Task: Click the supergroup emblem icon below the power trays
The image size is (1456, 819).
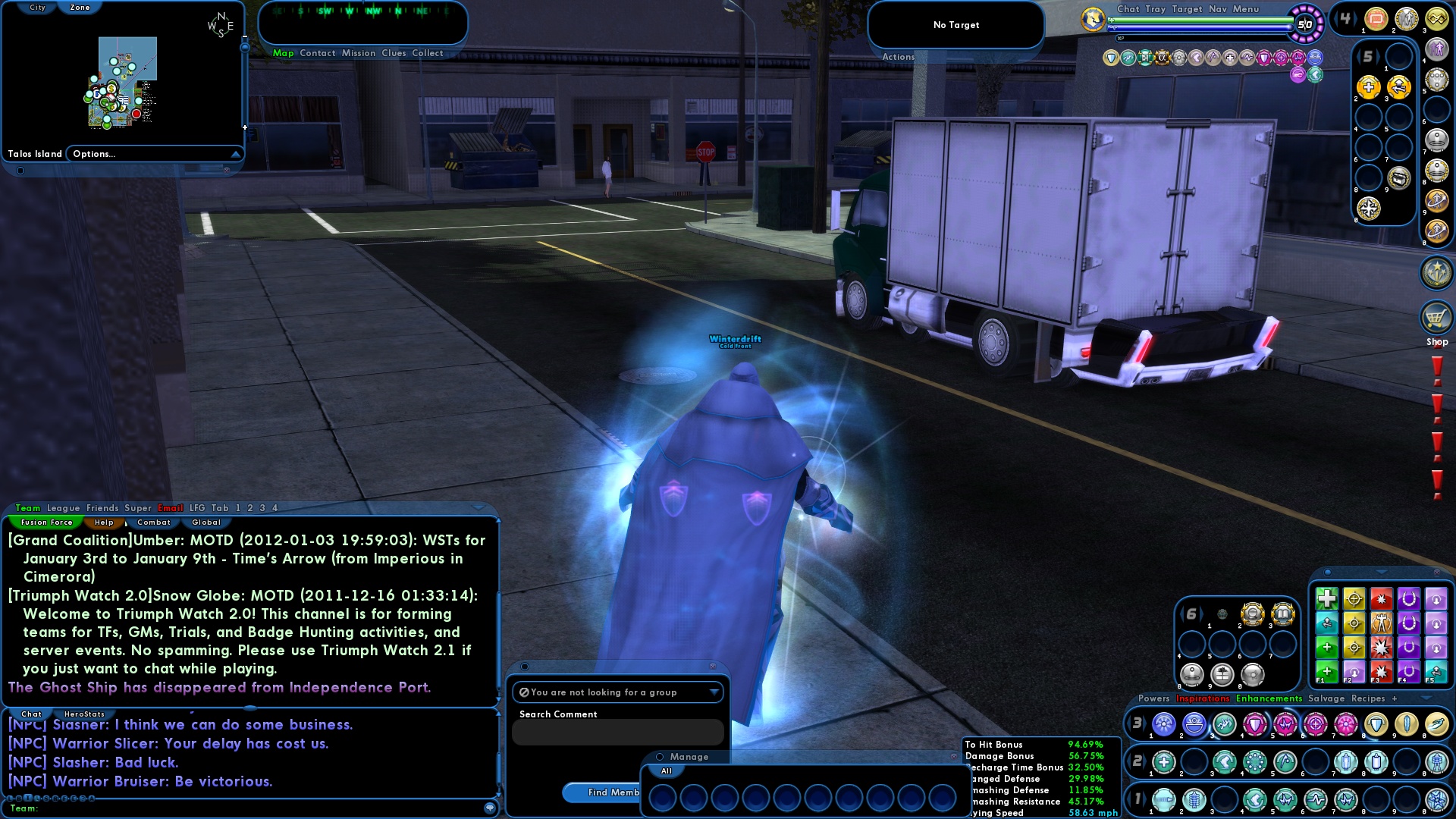Action: [x=1437, y=271]
